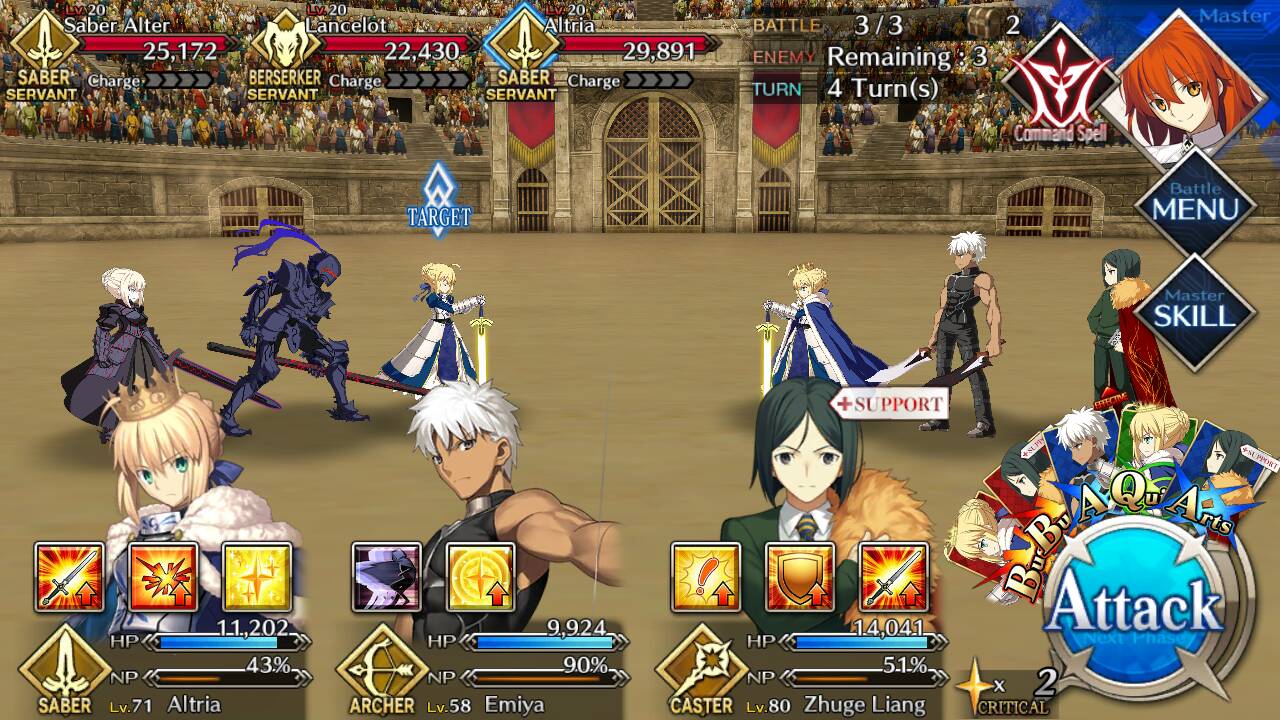
Task: Tap the blue Attack button
Action: pos(1137,606)
